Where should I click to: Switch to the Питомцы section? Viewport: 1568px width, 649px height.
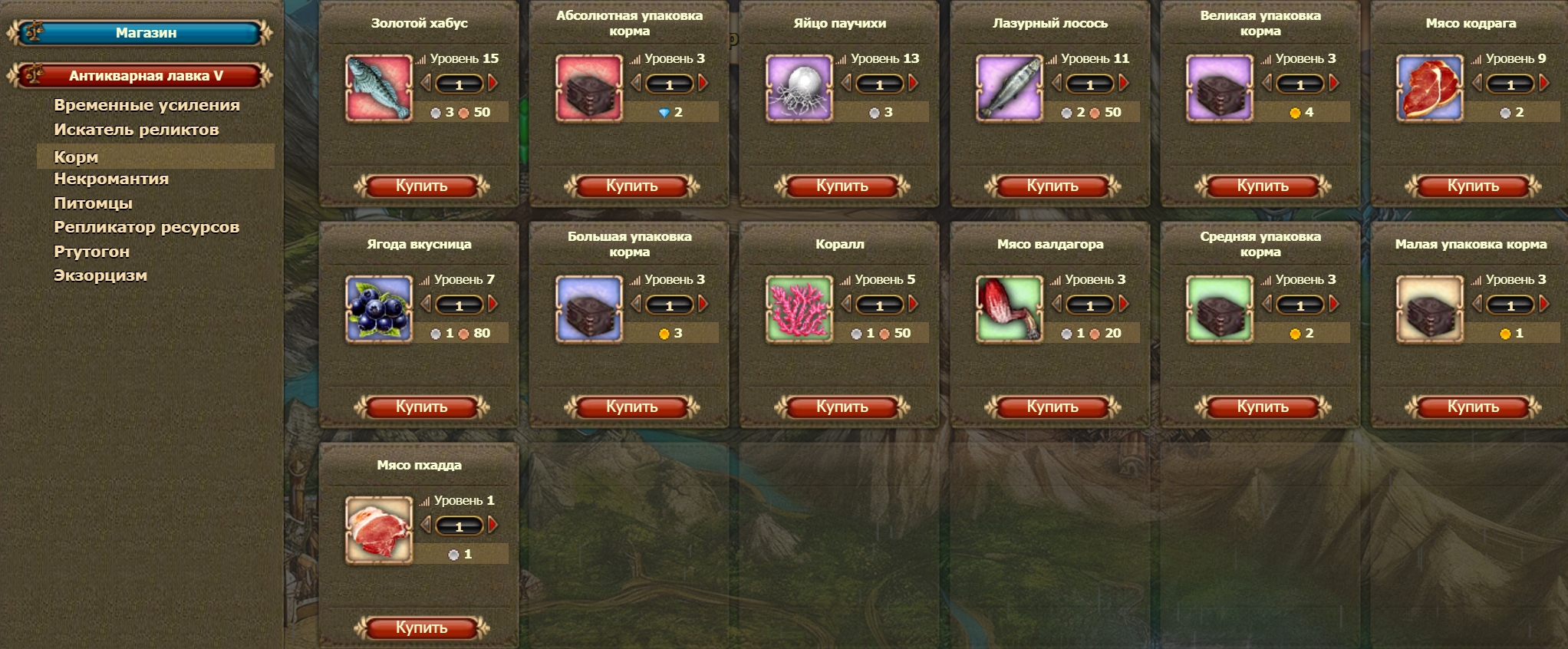pyautogui.click(x=92, y=203)
